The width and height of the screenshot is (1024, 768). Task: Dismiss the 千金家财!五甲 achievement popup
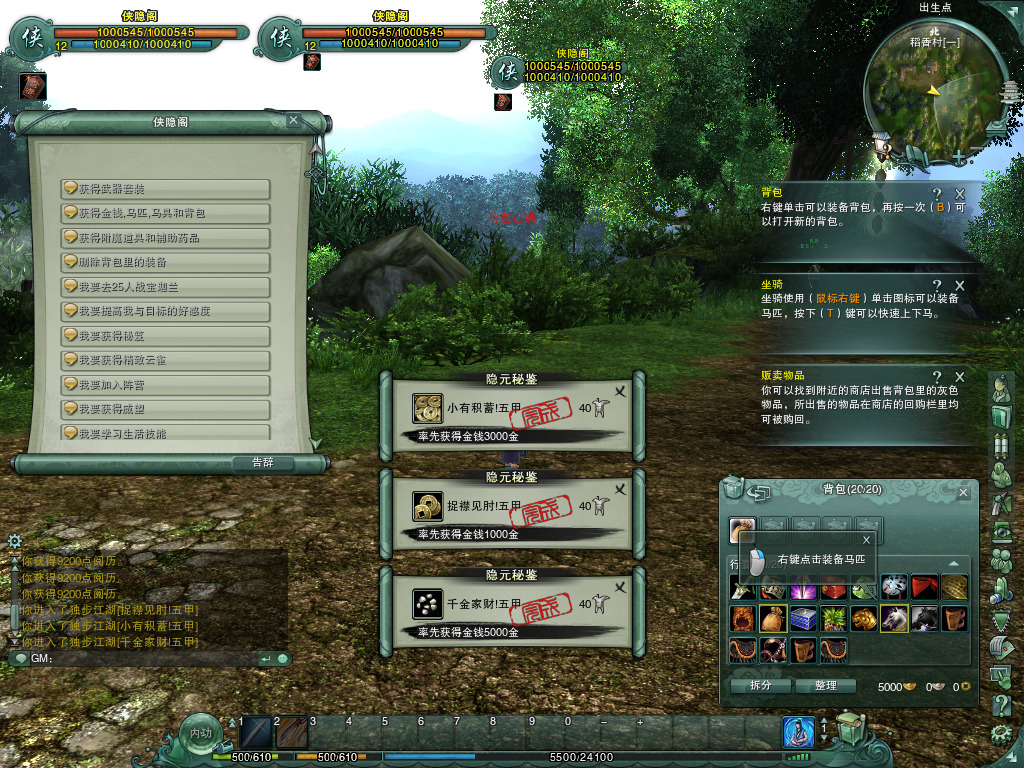tap(620, 588)
